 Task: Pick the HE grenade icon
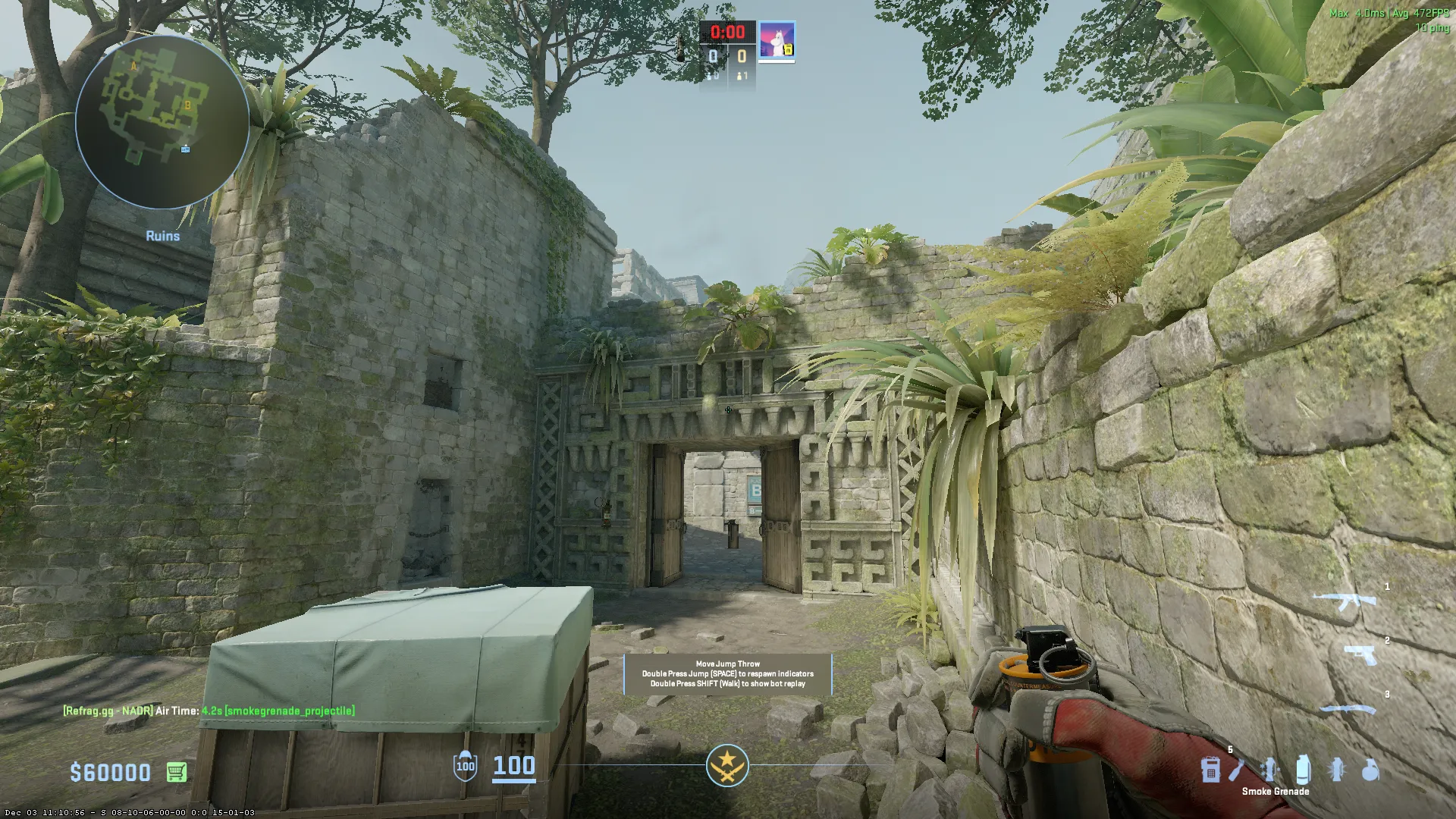(1370, 770)
